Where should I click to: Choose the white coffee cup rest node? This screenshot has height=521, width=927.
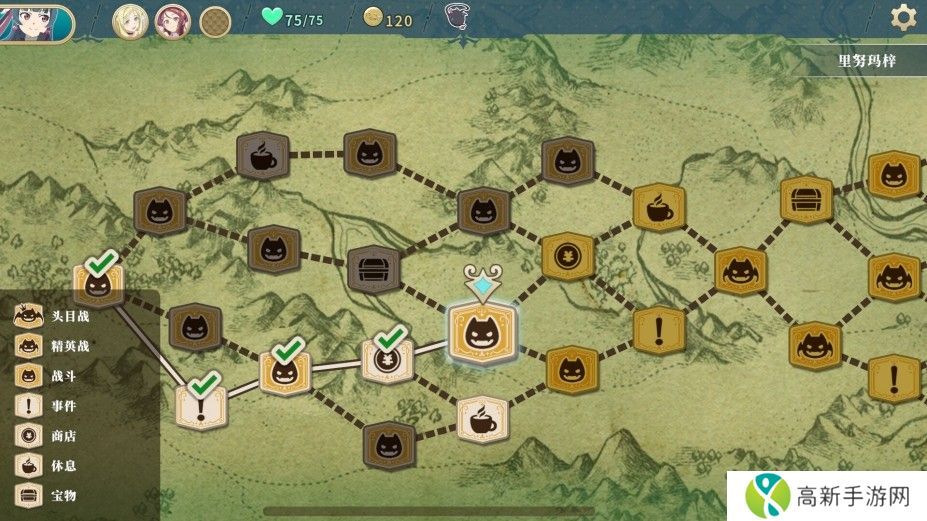482,420
